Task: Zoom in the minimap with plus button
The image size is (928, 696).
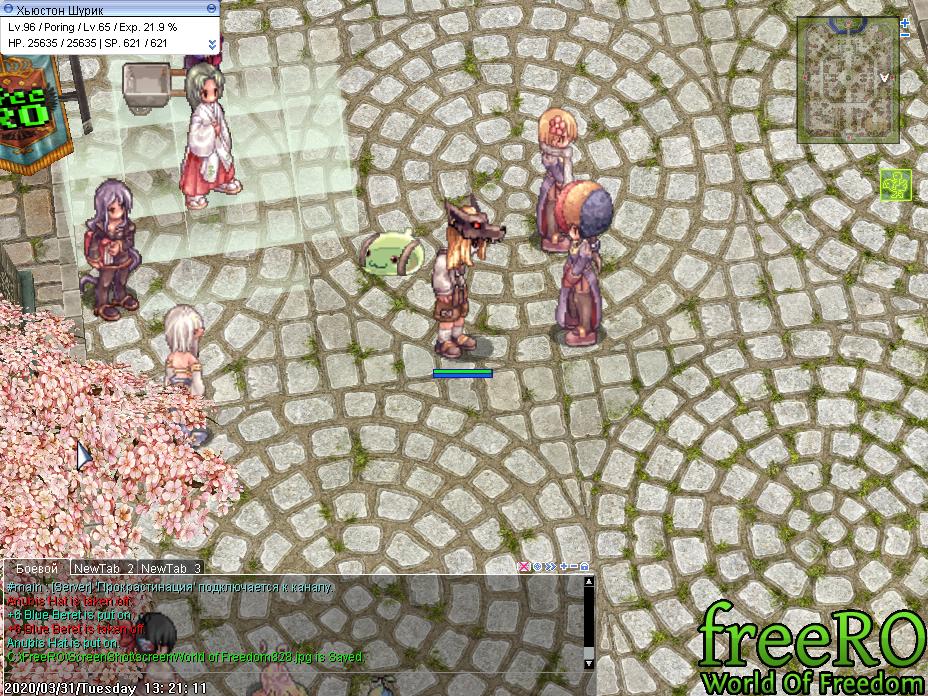Action: coord(904,22)
